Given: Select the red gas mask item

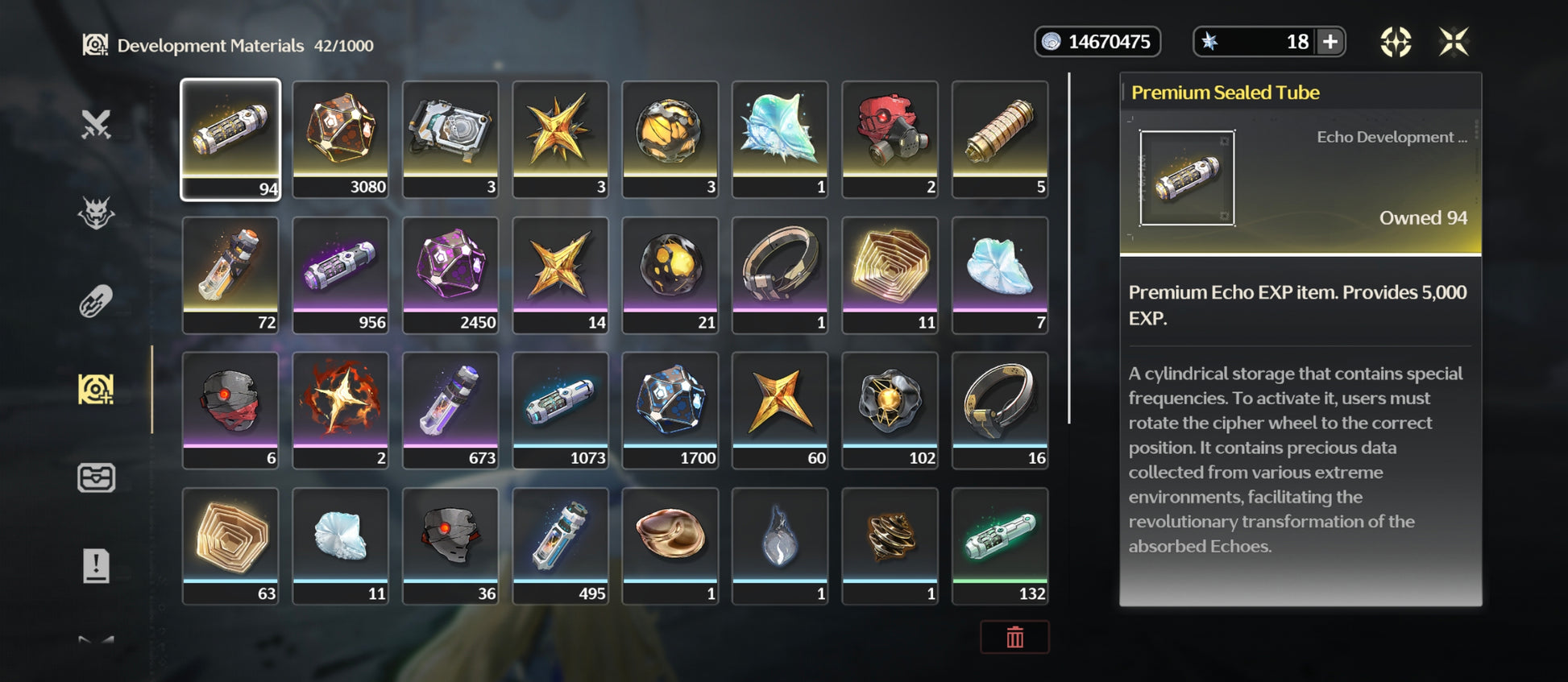Looking at the screenshot, I should pos(890,138).
